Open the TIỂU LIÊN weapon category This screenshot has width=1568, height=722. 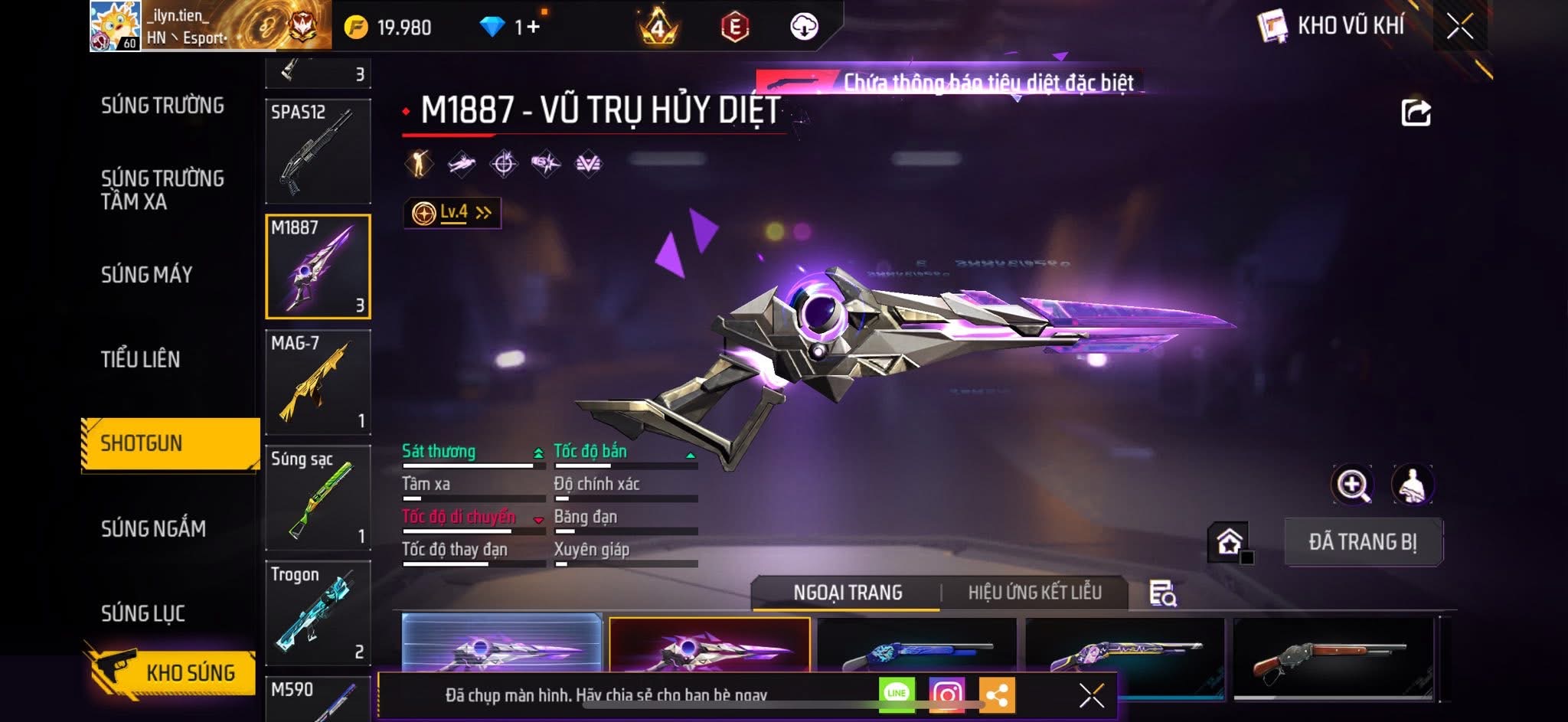[140, 359]
